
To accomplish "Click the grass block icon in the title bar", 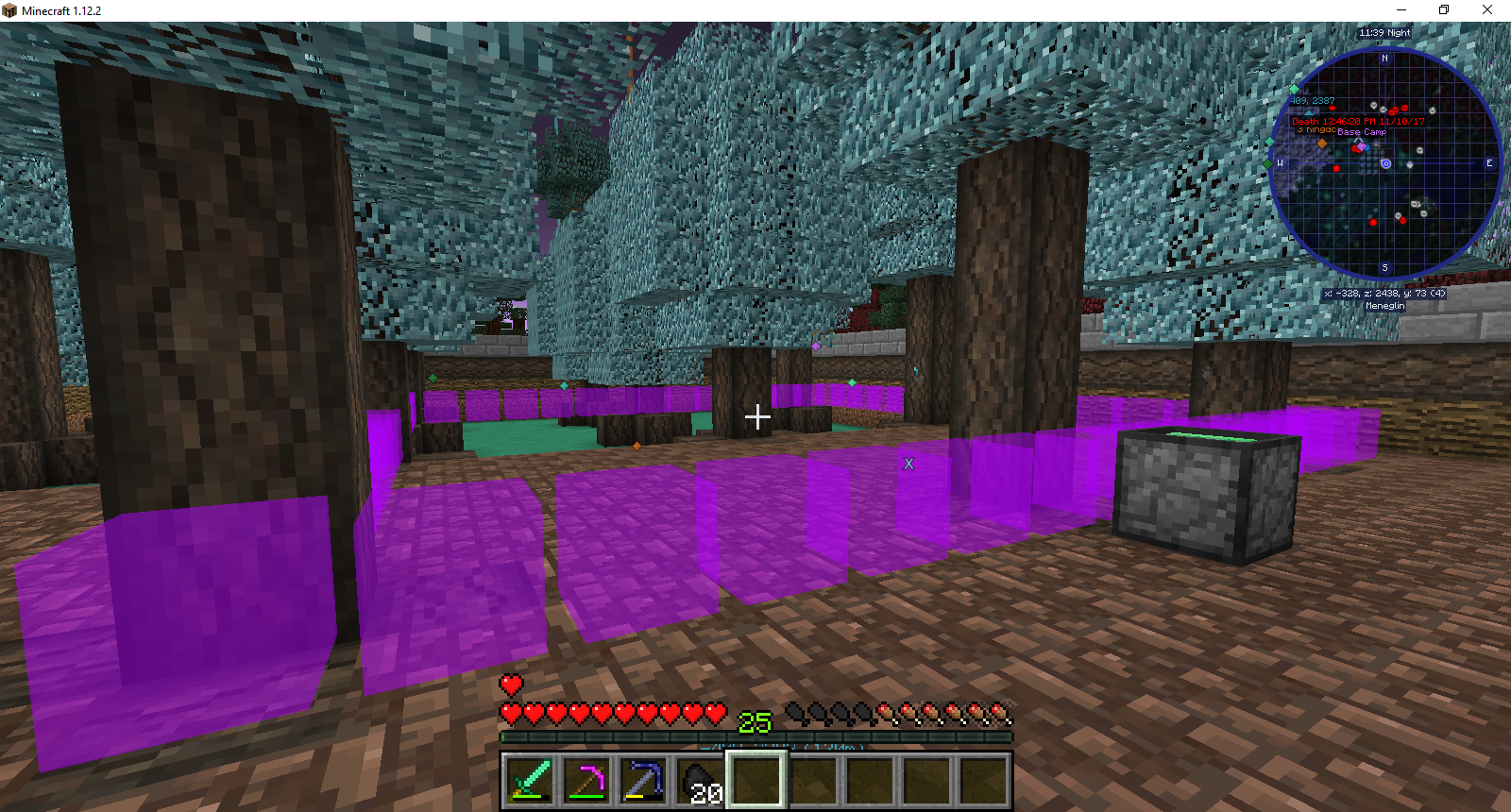I will tap(9, 9).
